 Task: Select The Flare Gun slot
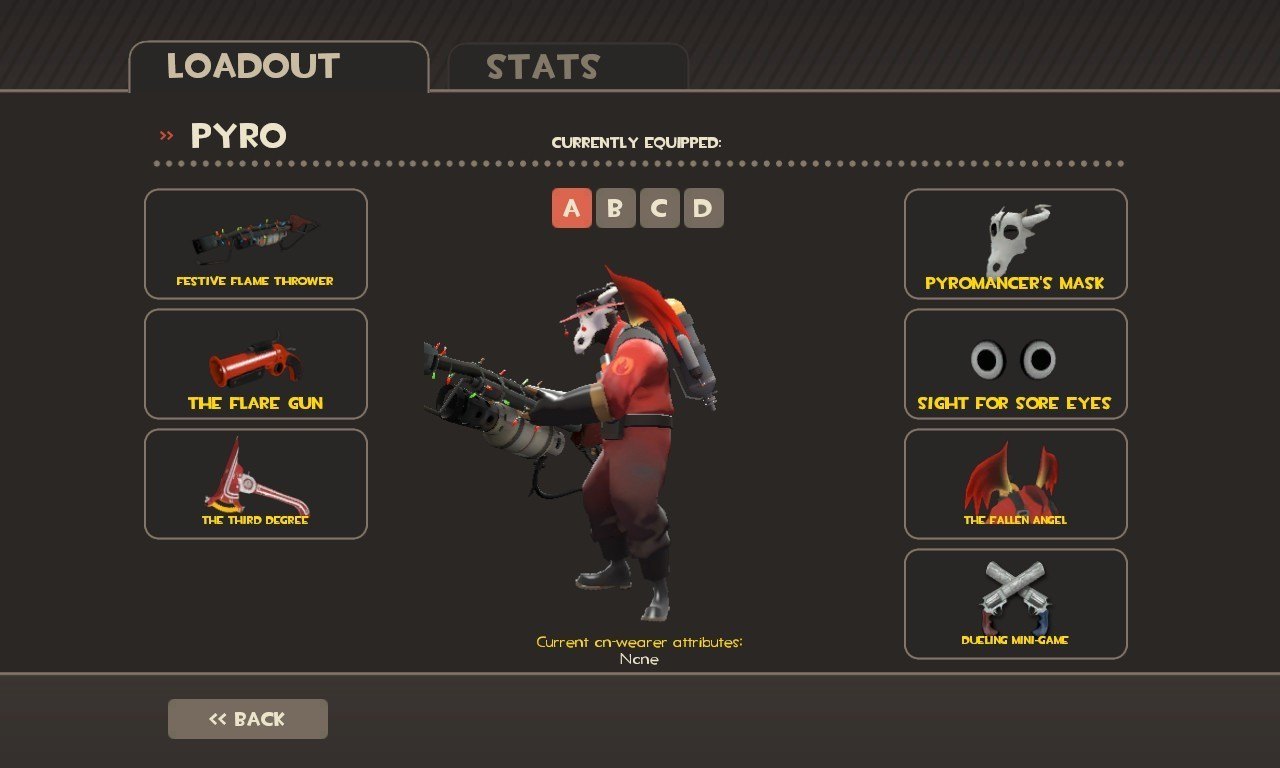[x=256, y=364]
